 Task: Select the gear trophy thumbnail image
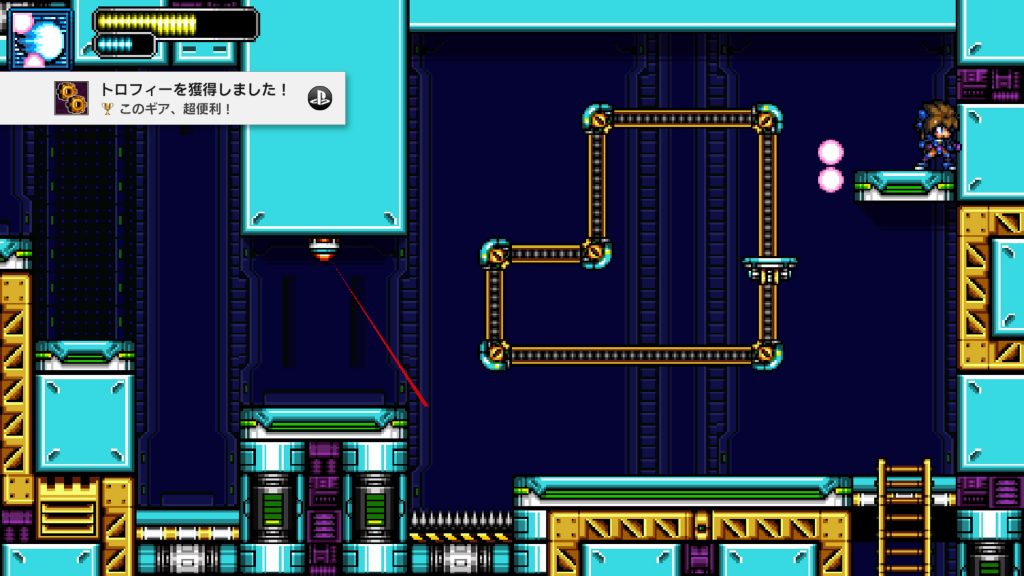coord(71,97)
